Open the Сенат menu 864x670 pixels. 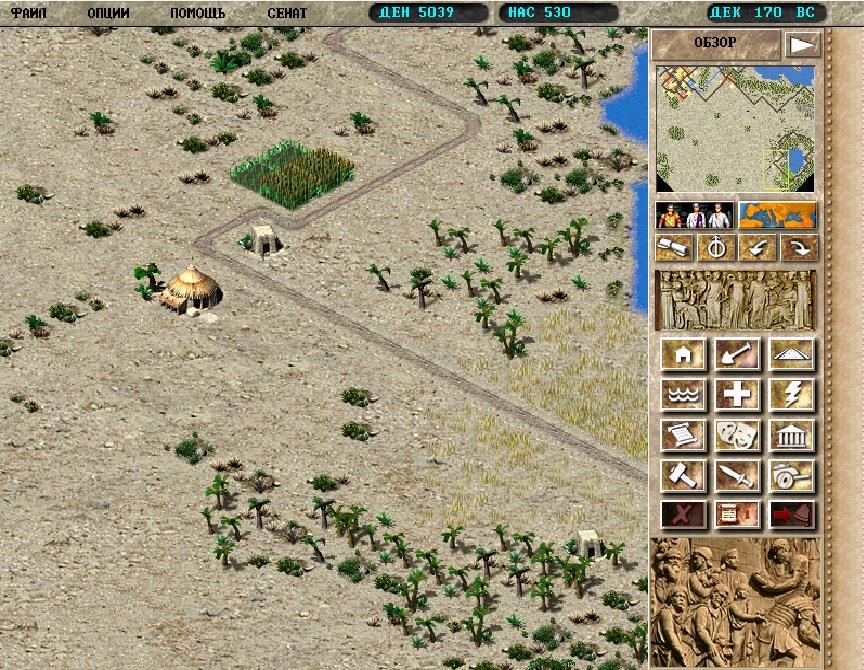(x=287, y=13)
